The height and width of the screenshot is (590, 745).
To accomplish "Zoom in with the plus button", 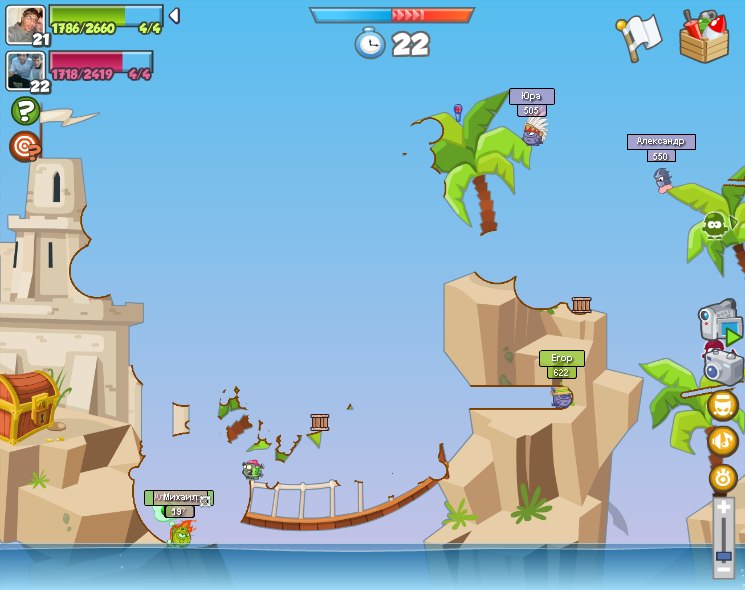I will click(x=723, y=508).
